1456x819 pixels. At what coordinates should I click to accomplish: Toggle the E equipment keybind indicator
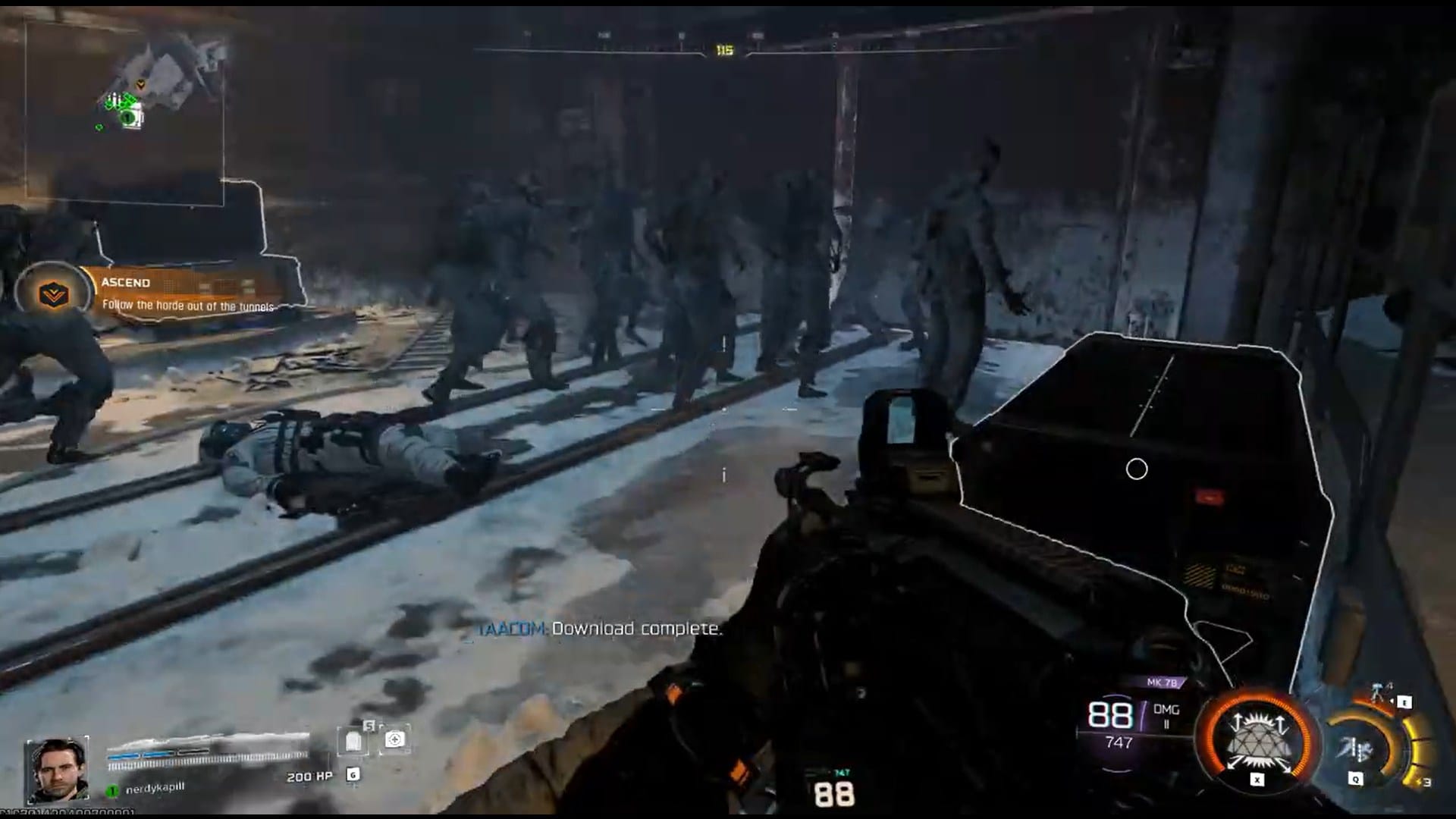click(1404, 702)
